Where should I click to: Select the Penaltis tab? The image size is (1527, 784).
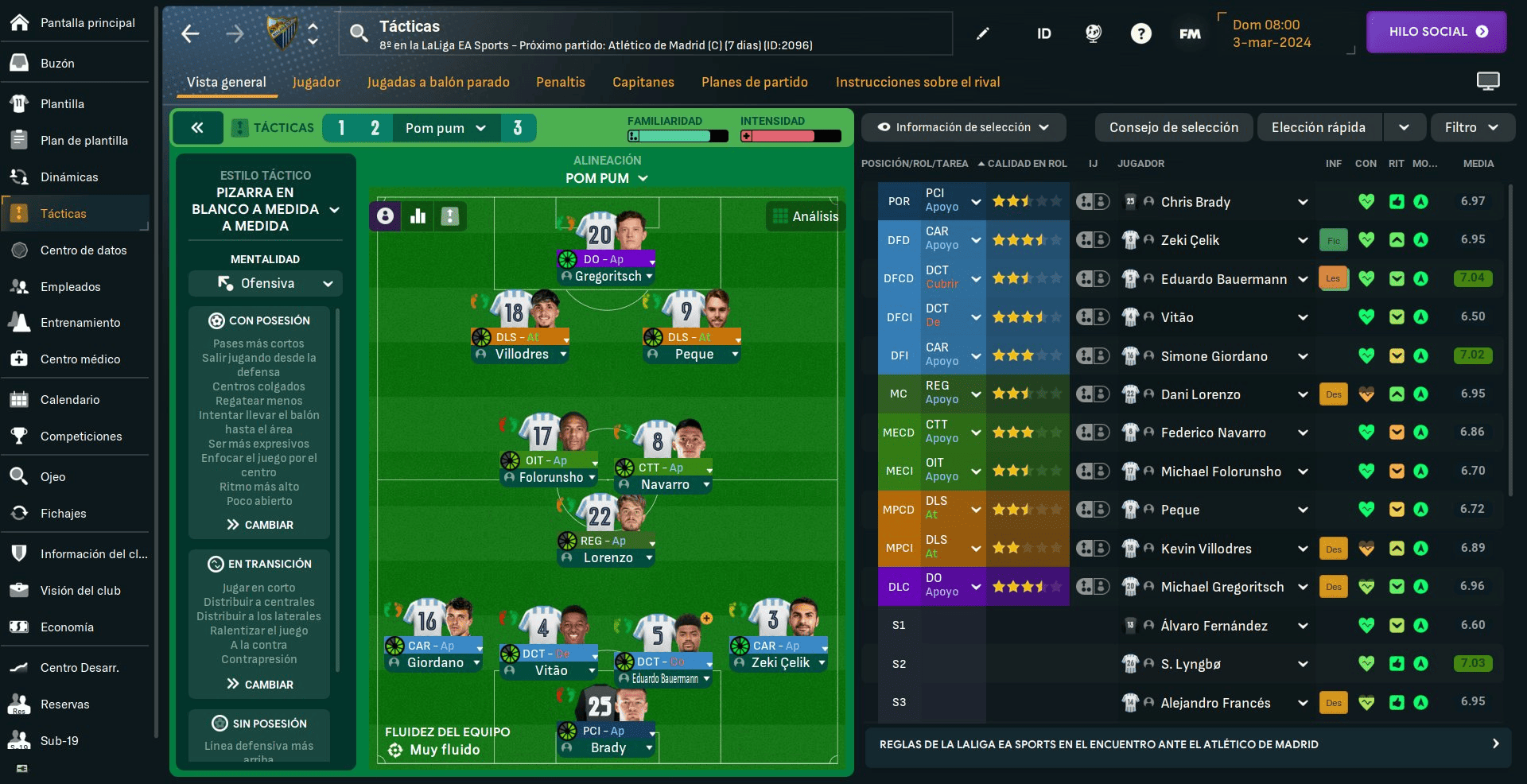(x=560, y=82)
